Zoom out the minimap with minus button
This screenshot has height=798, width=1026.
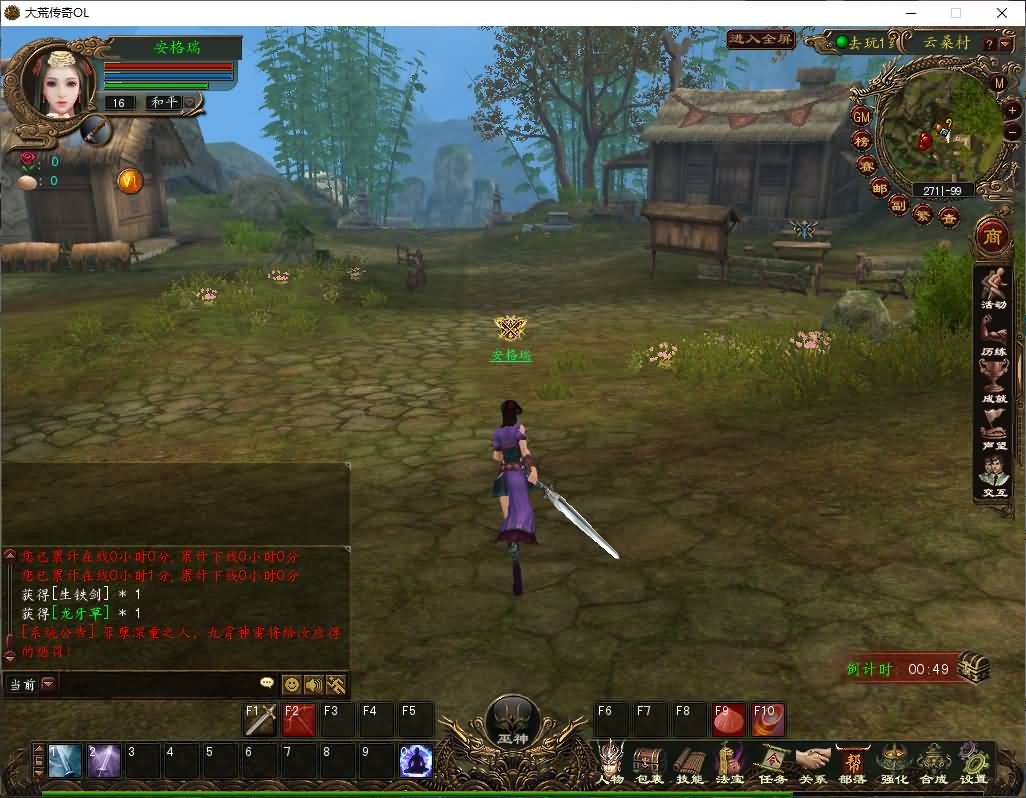pos(1012,133)
